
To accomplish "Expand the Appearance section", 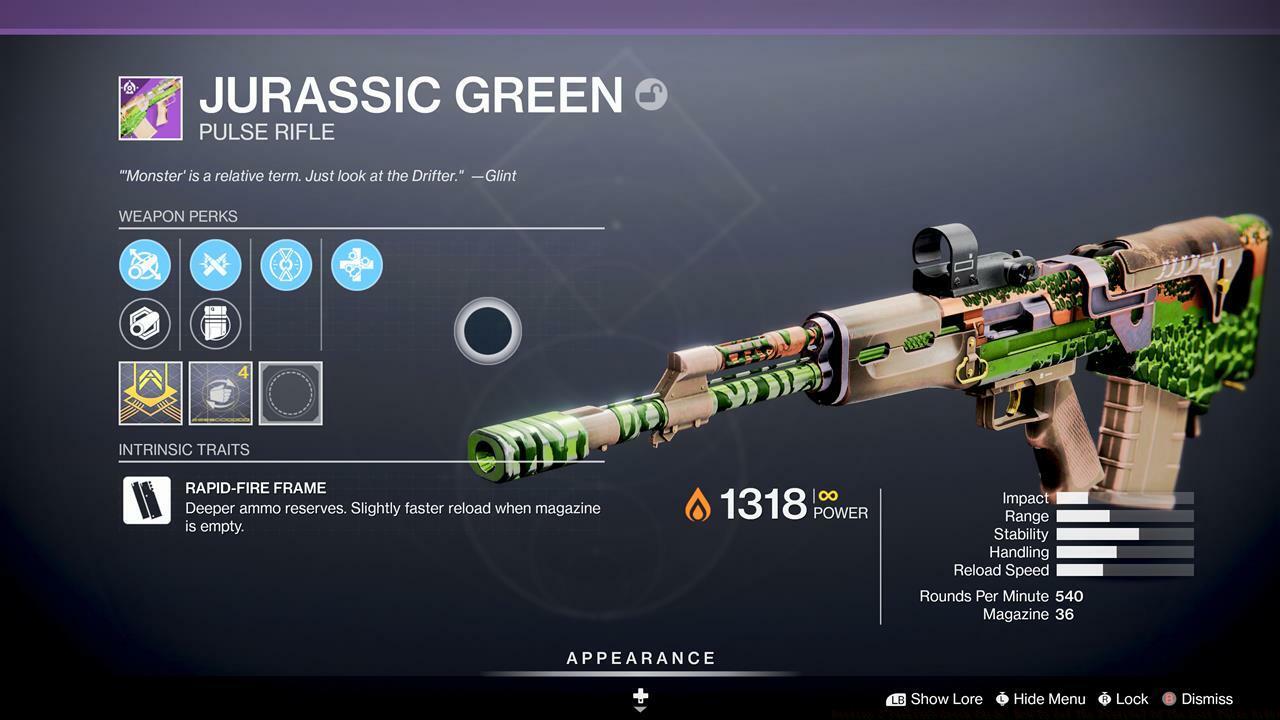I will [641, 658].
